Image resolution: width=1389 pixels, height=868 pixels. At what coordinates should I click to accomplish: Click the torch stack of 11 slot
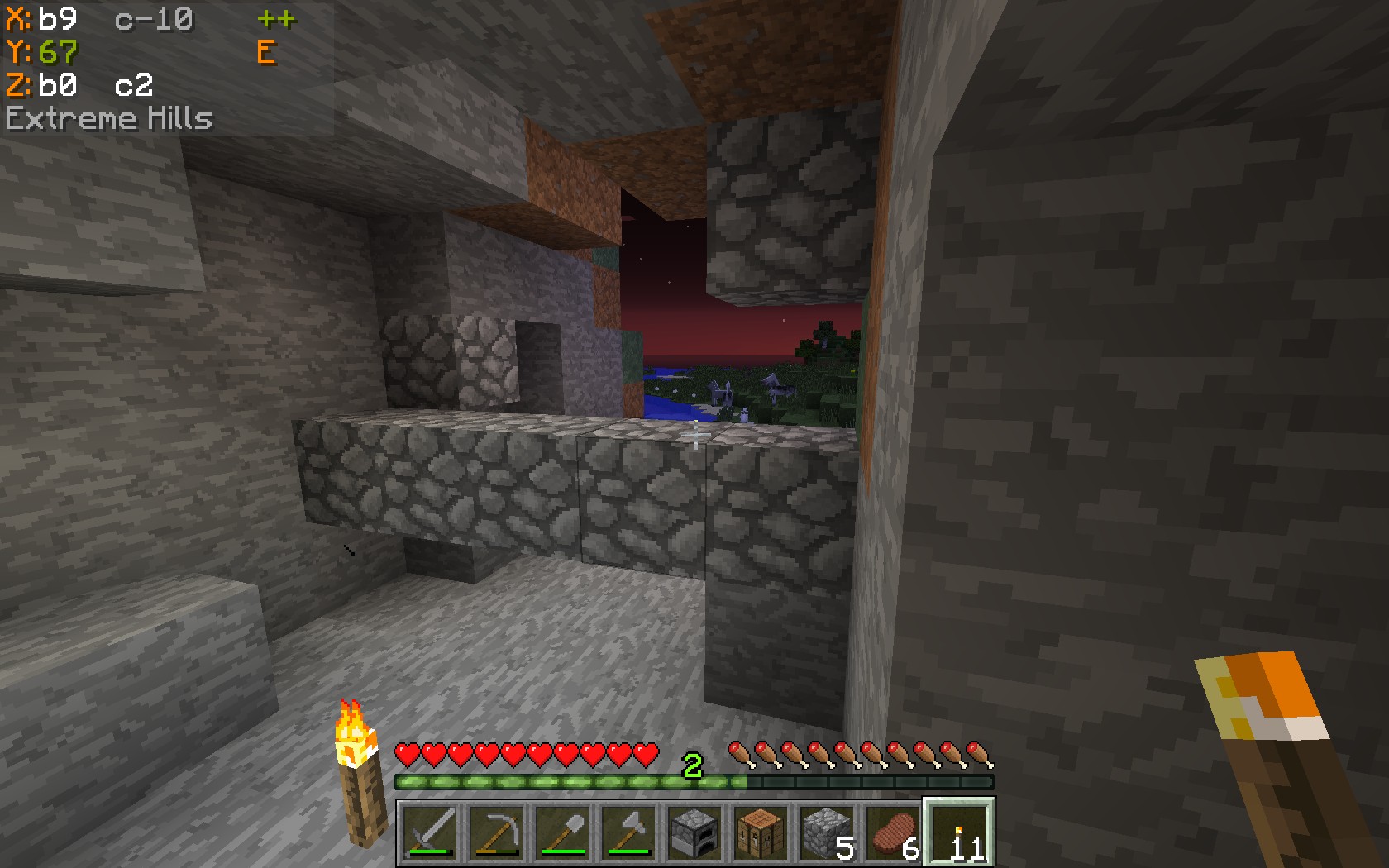[960, 832]
